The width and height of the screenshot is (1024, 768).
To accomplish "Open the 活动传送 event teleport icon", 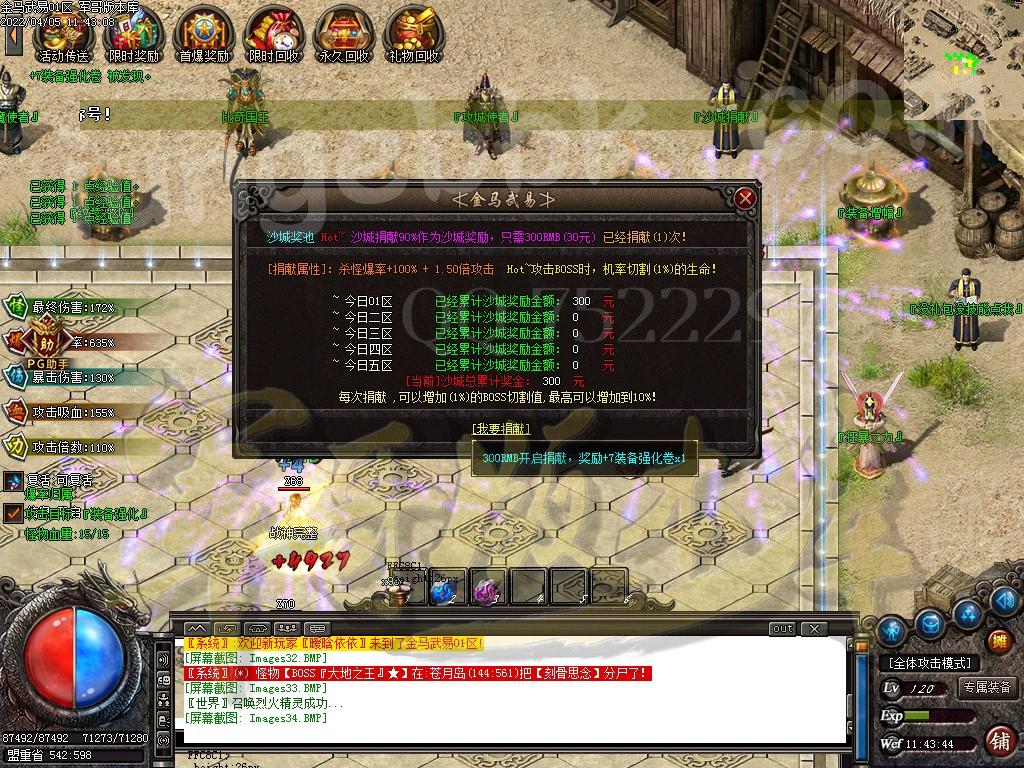I will pyautogui.click(x=63, y=34).
